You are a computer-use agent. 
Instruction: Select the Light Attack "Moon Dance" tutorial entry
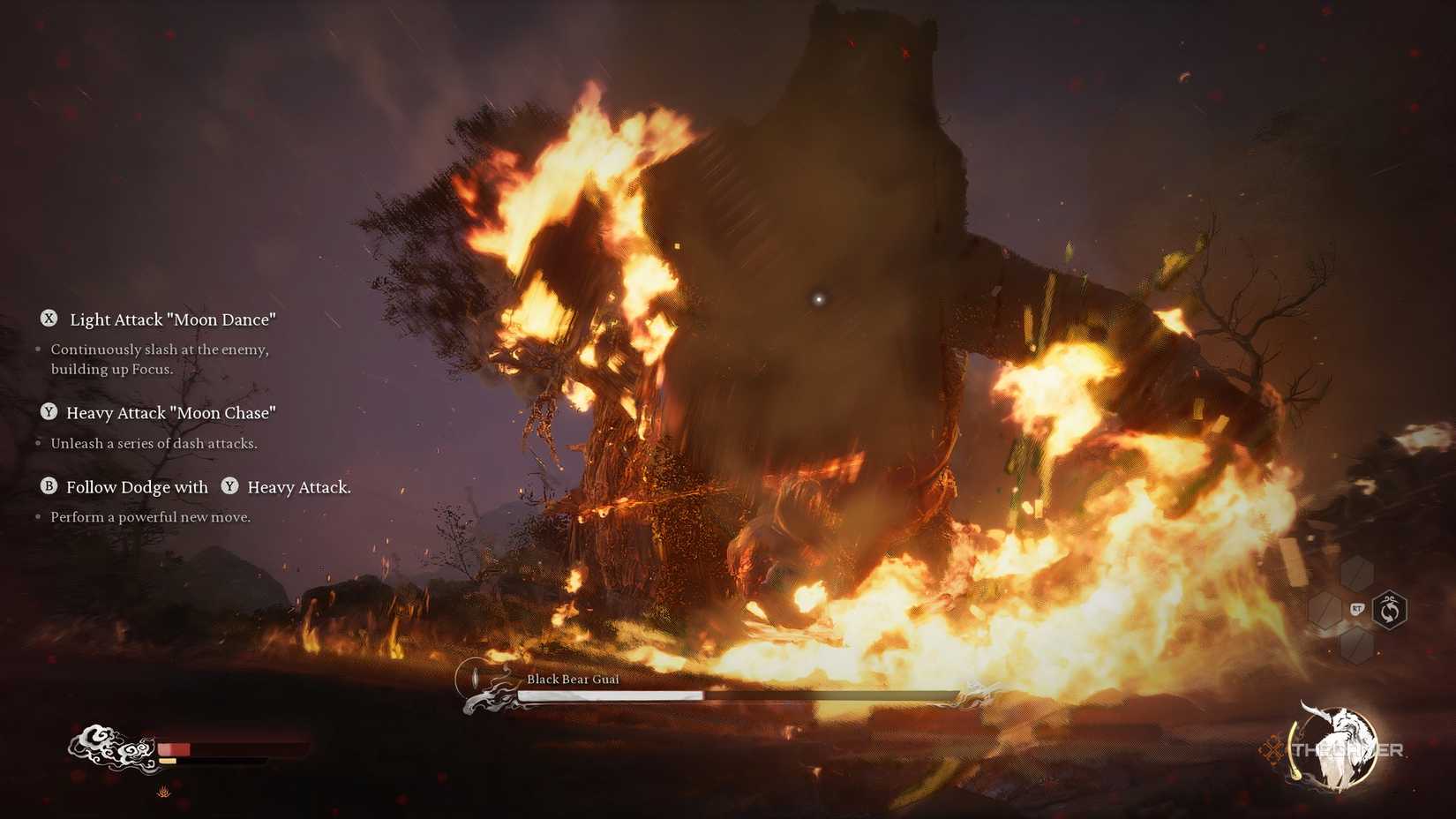click(171, 319)
